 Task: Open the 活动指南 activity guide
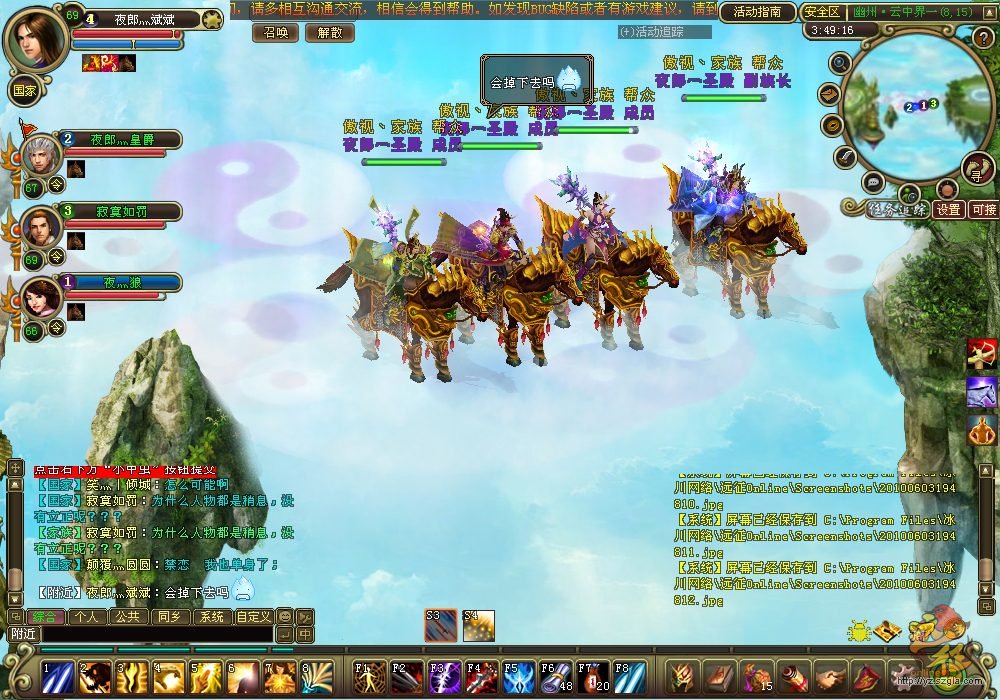tap(757, 12)
